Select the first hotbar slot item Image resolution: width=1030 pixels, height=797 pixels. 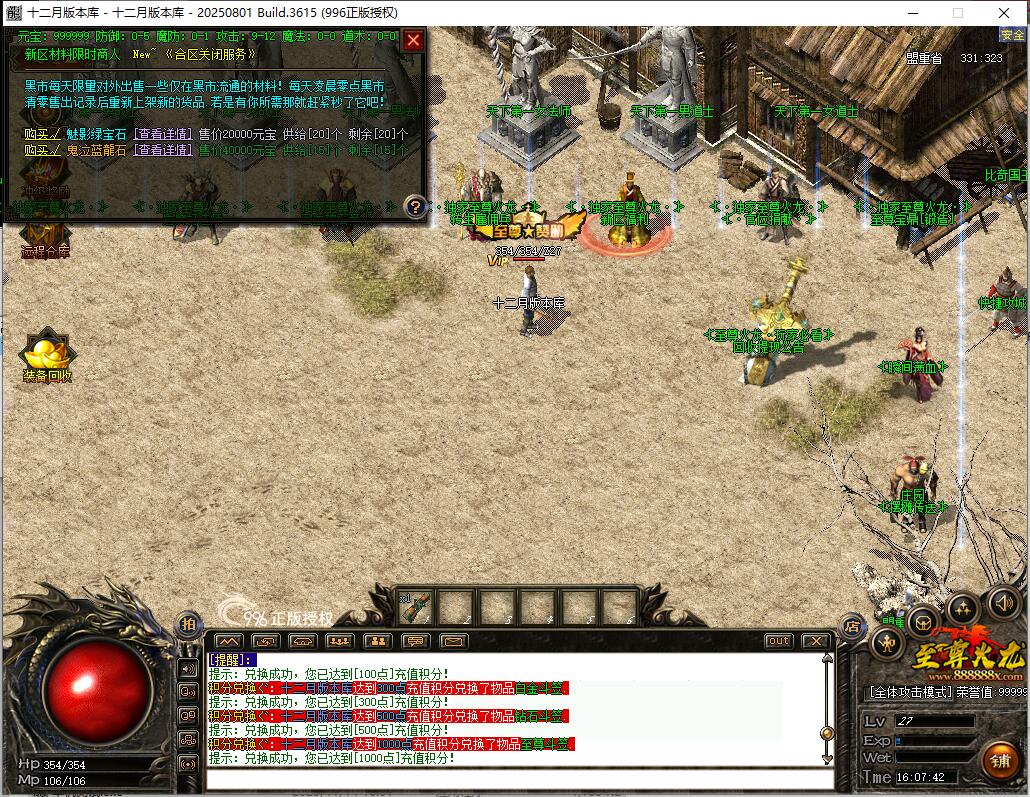pyautogui.click(x=416, y=606)
